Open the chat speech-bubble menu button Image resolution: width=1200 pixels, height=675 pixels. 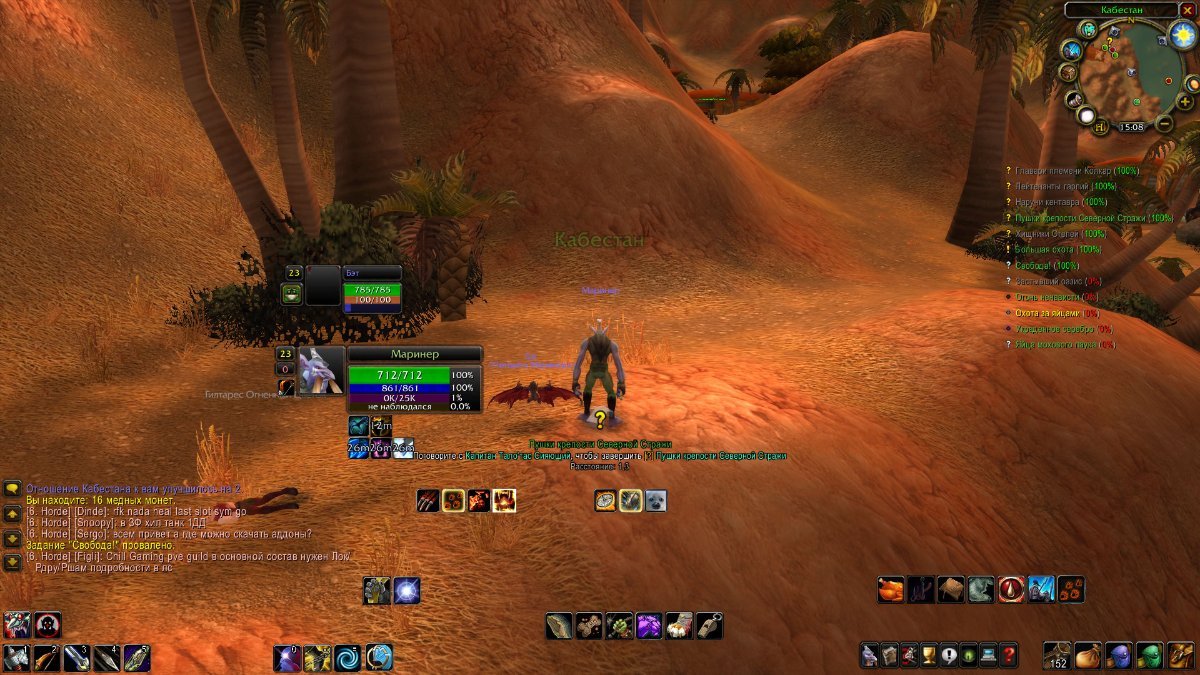point(13,489)
